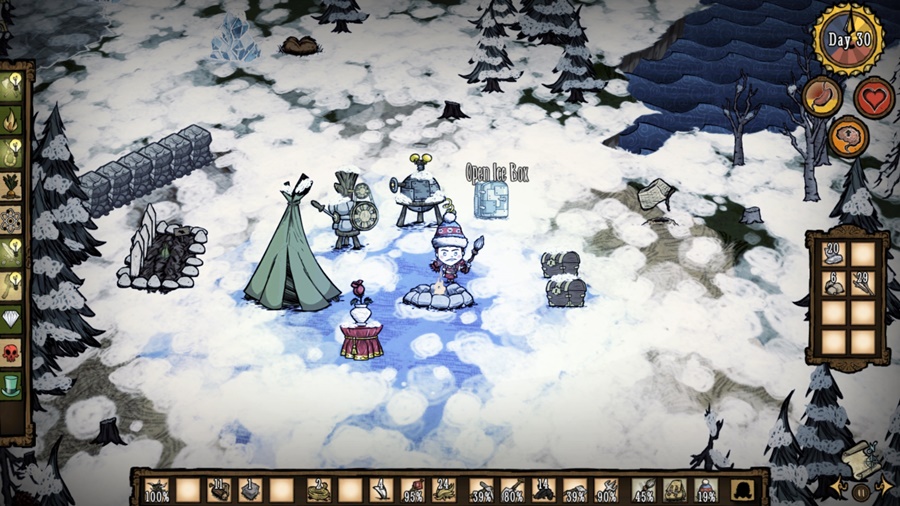
Task: Select the stack of 6 rocks in the container
Action: (832, 283)
